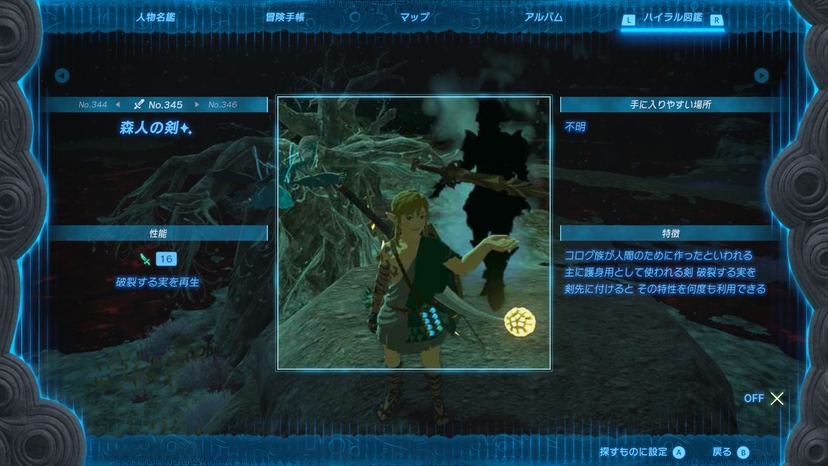828x466 pixels.
Task: Choose 探すものに設定 option
Action: 642,452
